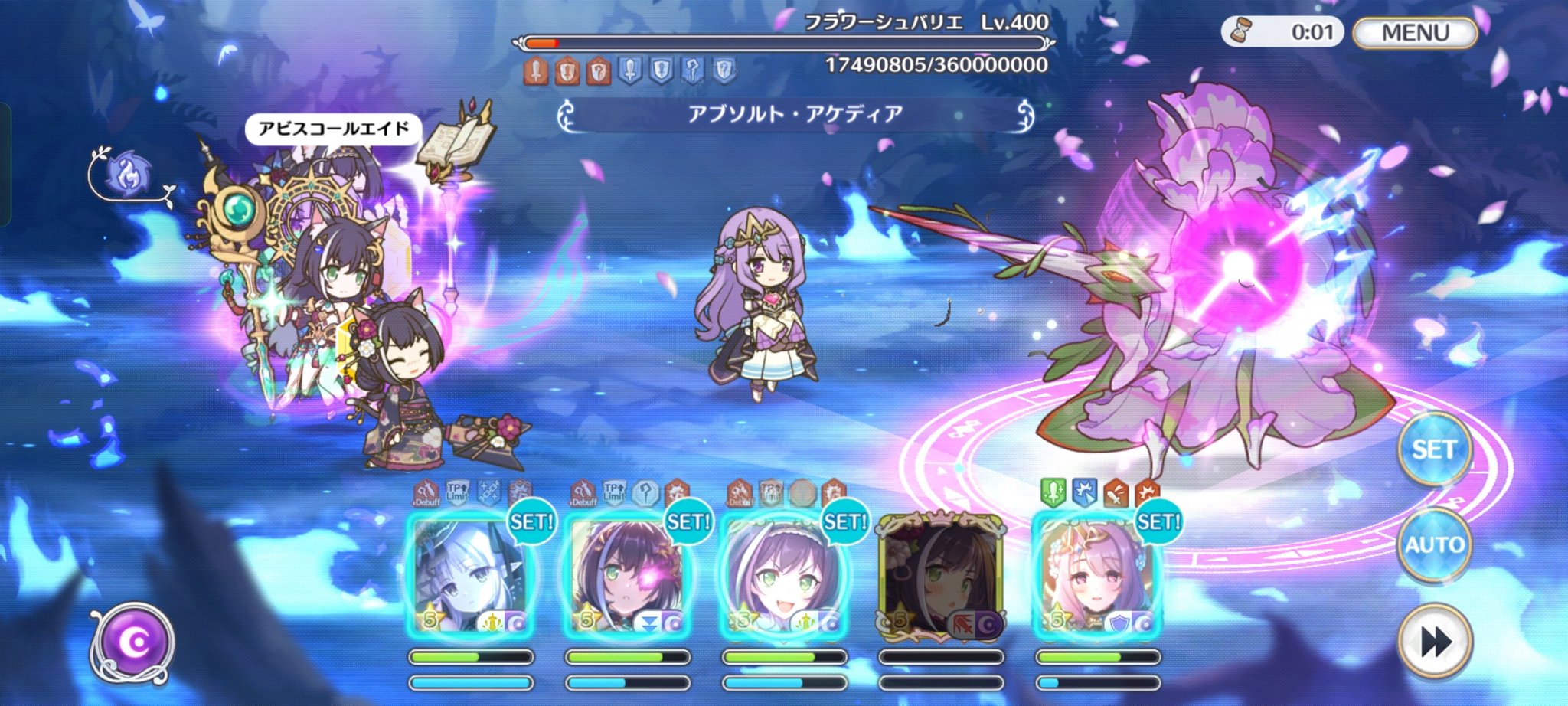Toggle the AUTO battle button
The image size is (1568, 706).
coord(1434,544)
